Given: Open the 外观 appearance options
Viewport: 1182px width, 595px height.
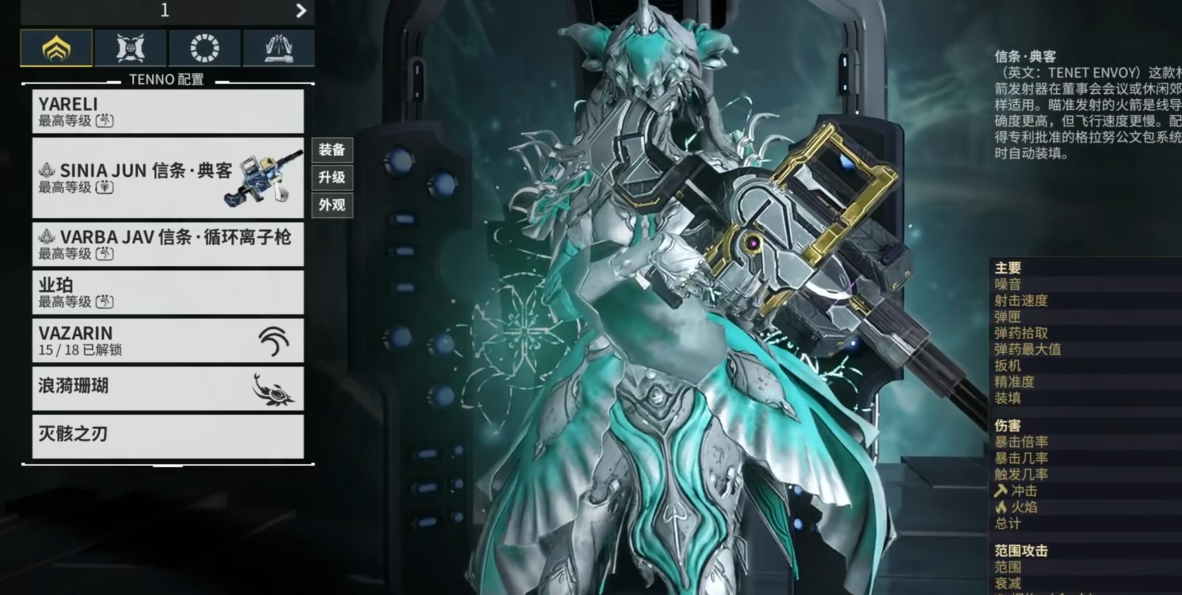Looking at the screenshot, I should tap(332, 205).
